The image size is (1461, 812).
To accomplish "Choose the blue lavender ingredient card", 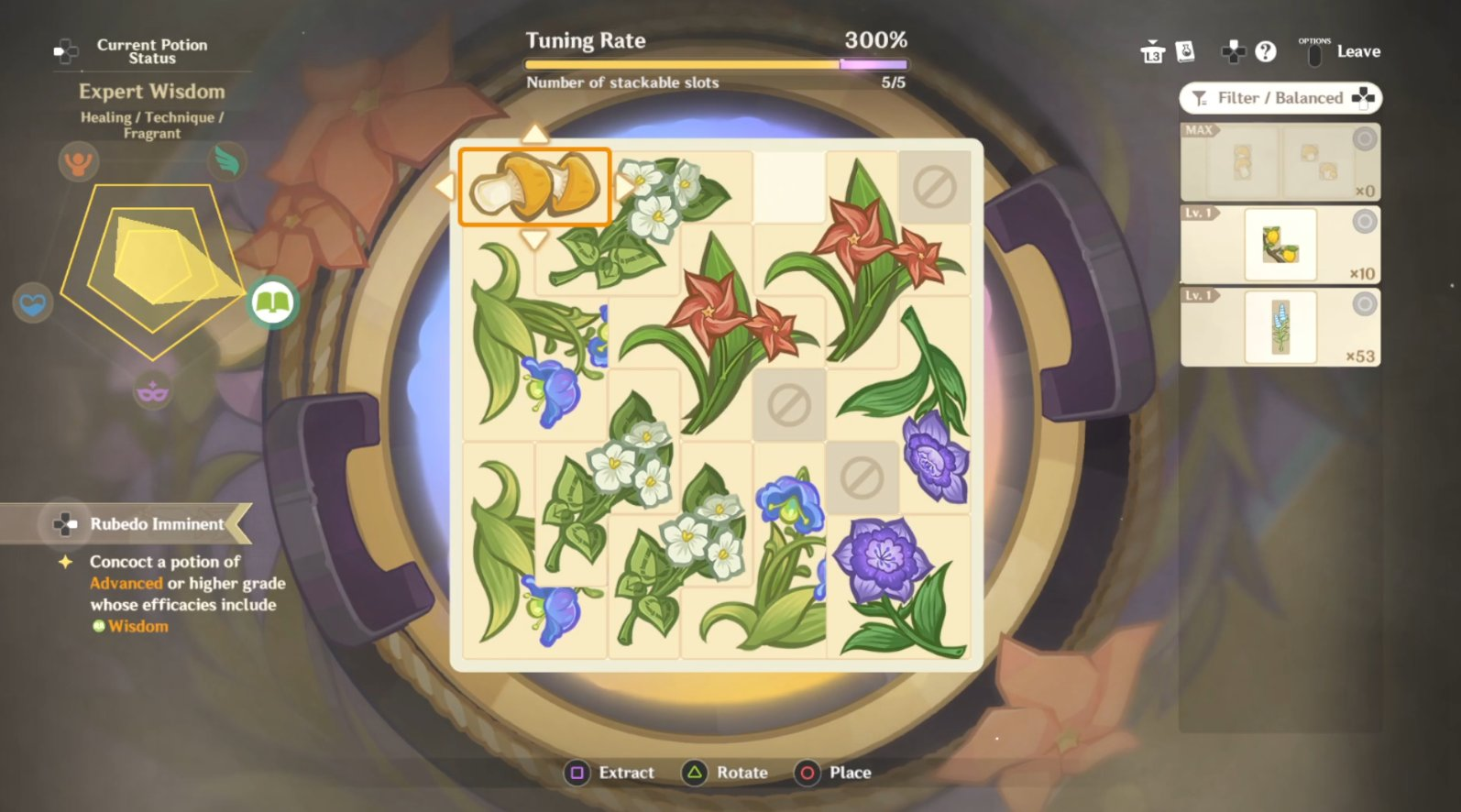I will [1280, 327].
